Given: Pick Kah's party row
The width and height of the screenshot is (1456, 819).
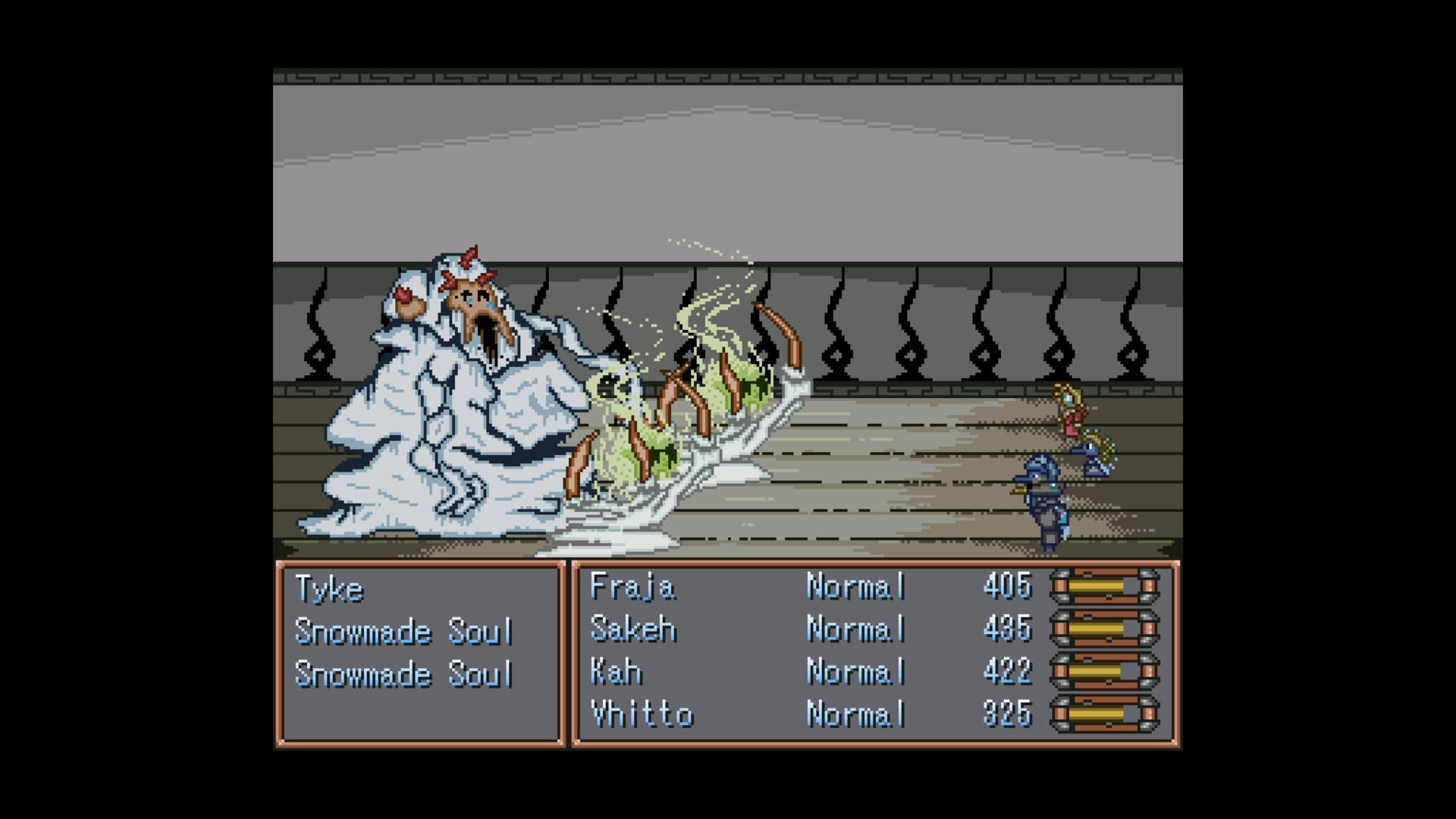Looking at the screenshot, I should pos(616,671).
